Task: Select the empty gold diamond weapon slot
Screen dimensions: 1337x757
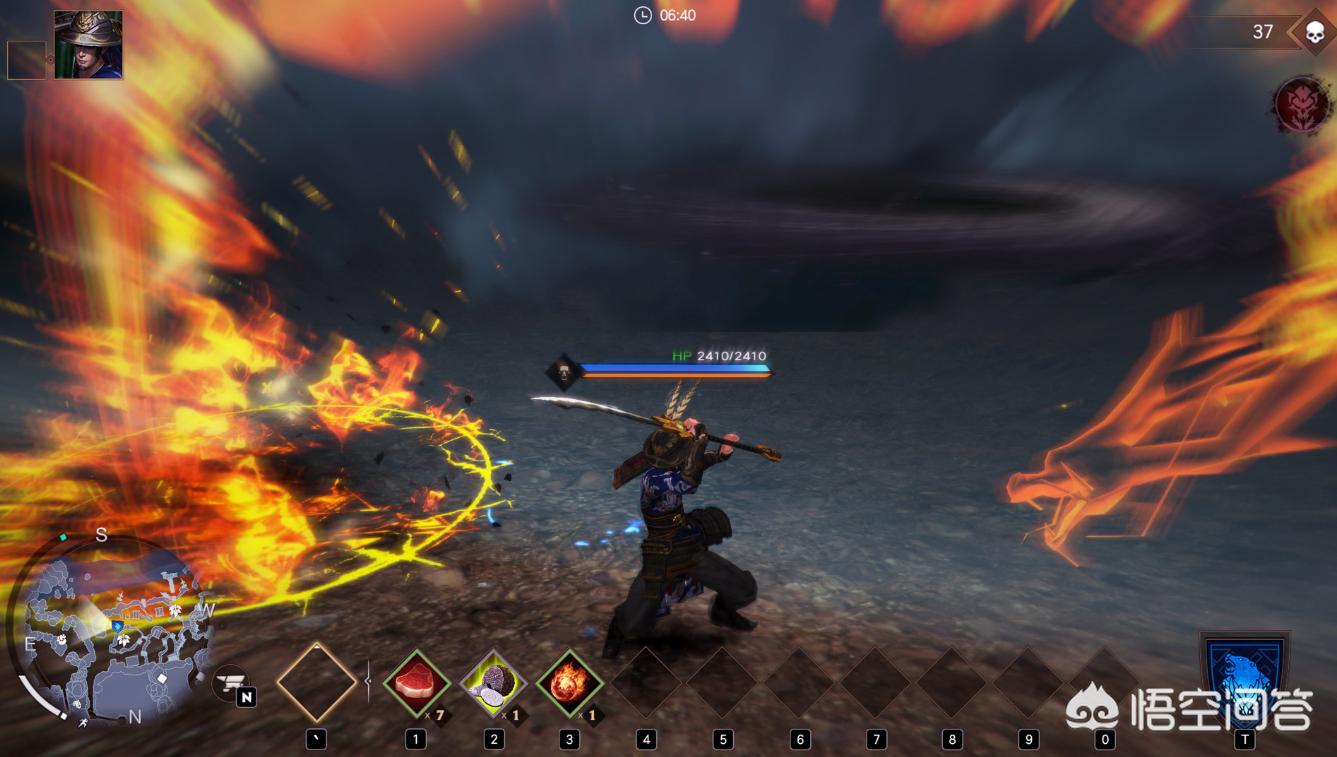Action: coord(317,683)
